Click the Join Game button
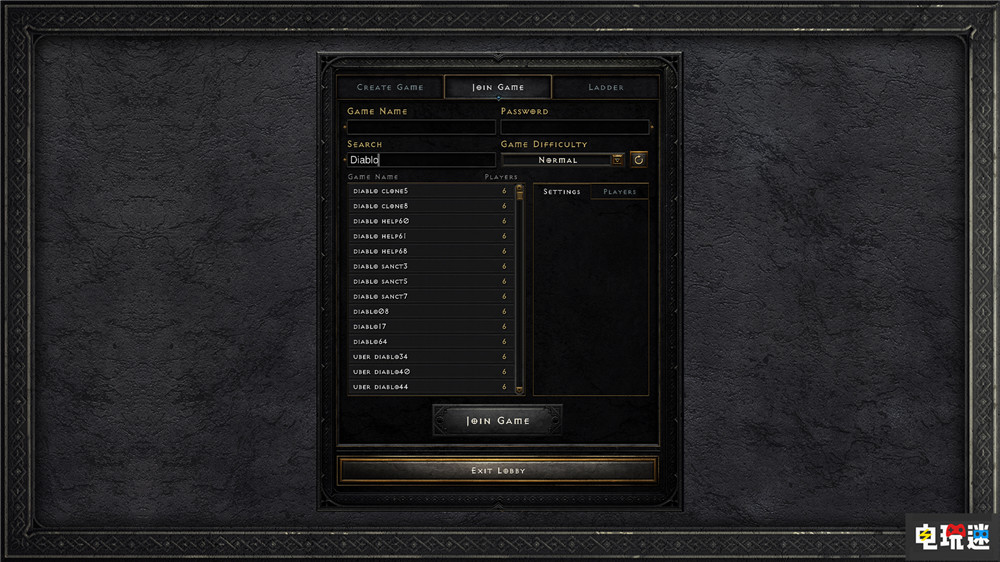The height and width of the screenshot is (562, 1000). click(x=498, y=421)
